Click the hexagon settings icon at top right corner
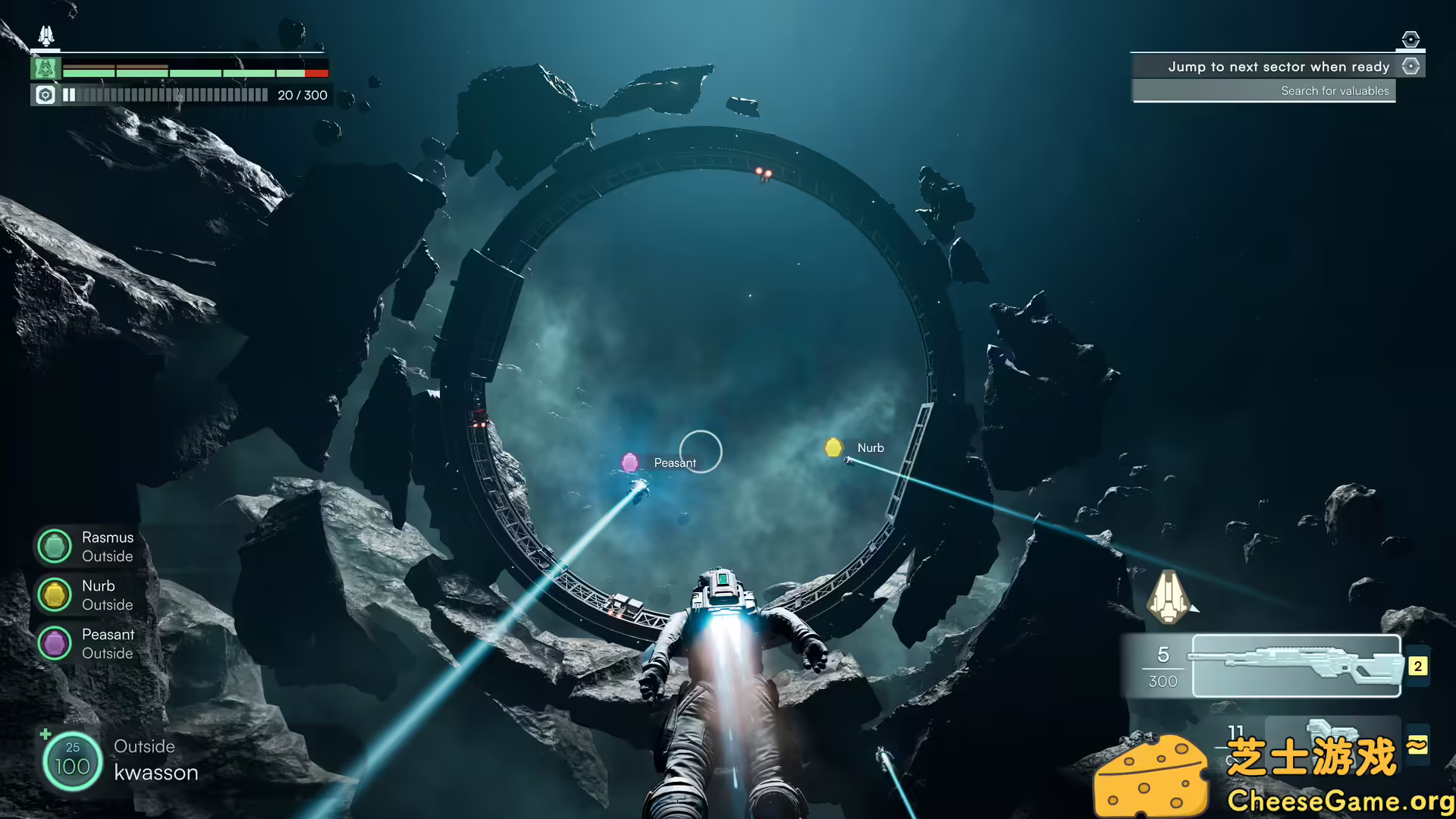The image size is (1456, 819). pos(1410,38)
